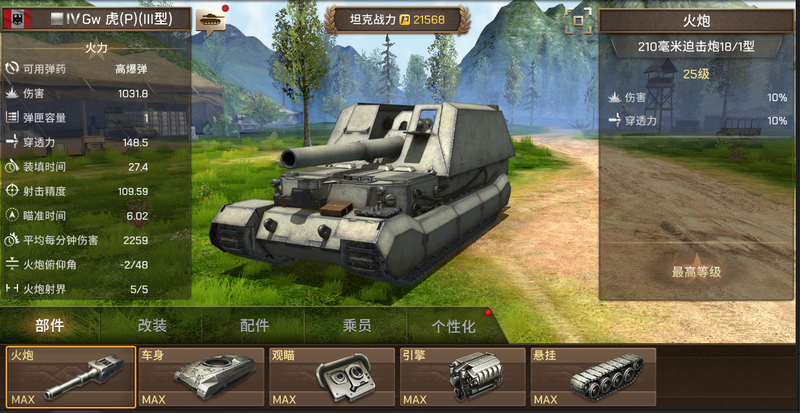Screen dimensions: 800x413
Task: Click the 最高等级 max level button
Action: [697, 271]
